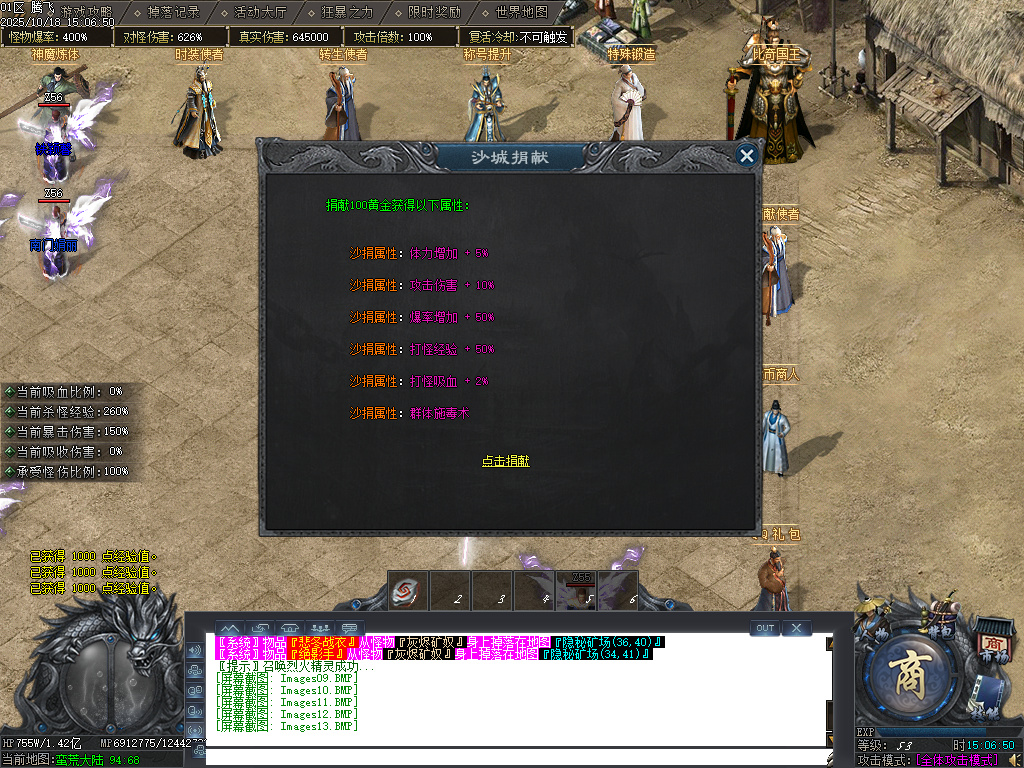This screenshot has width=1024, height=768.
Task: Open the 狂暴之力 berserk power tab
Action: click(x=347, y=13)
